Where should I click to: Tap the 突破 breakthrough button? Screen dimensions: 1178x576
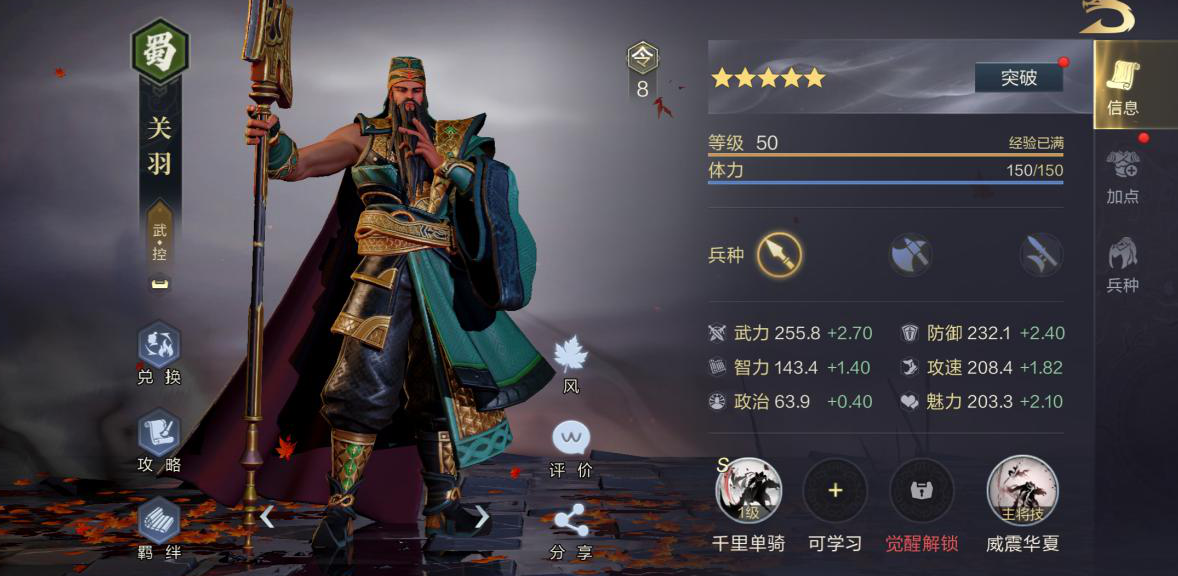1018,77
